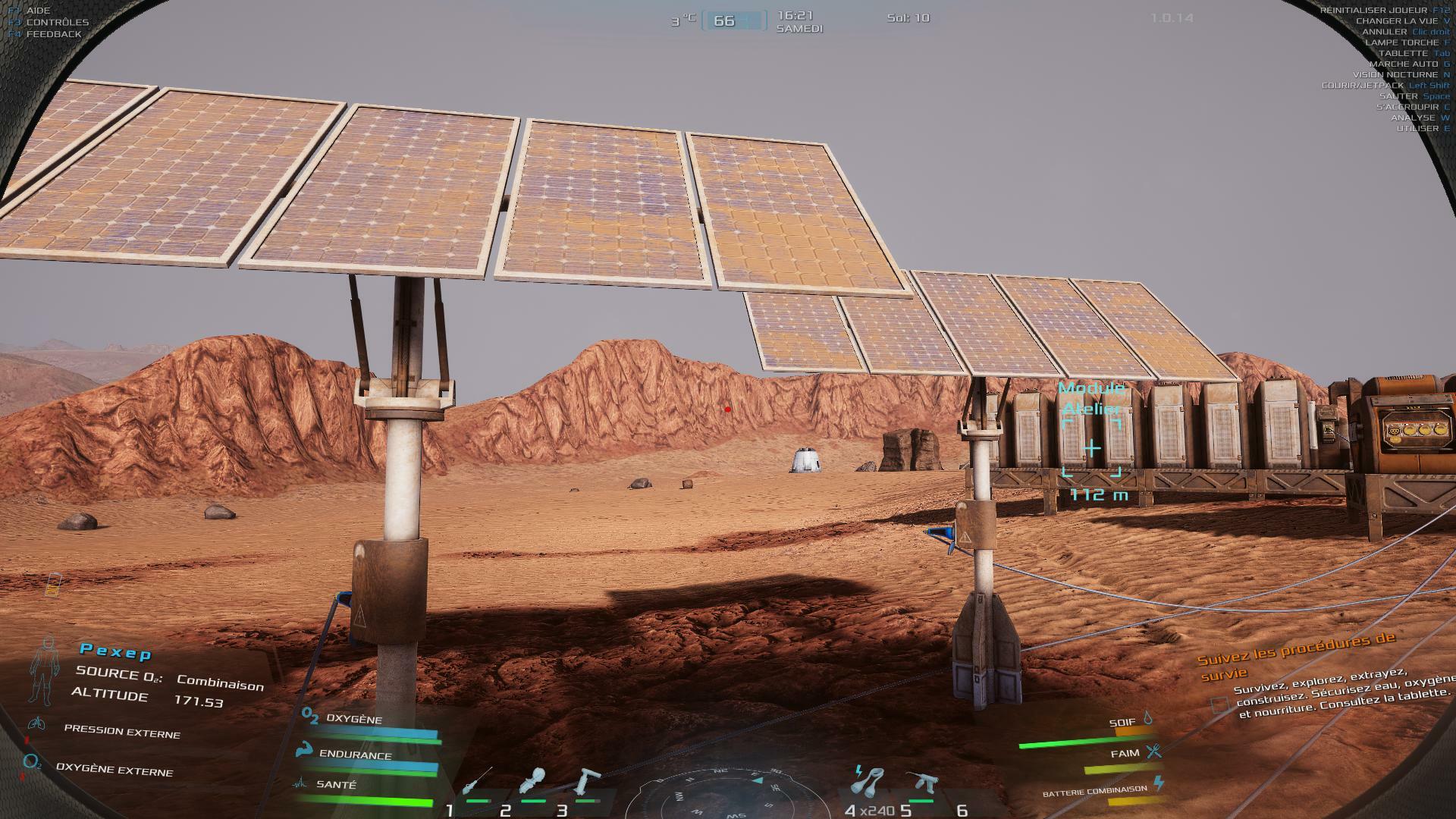Screen dimensions: 1456x819
Task: Click the thirst water drop icon
Action: click(1148, 717)
